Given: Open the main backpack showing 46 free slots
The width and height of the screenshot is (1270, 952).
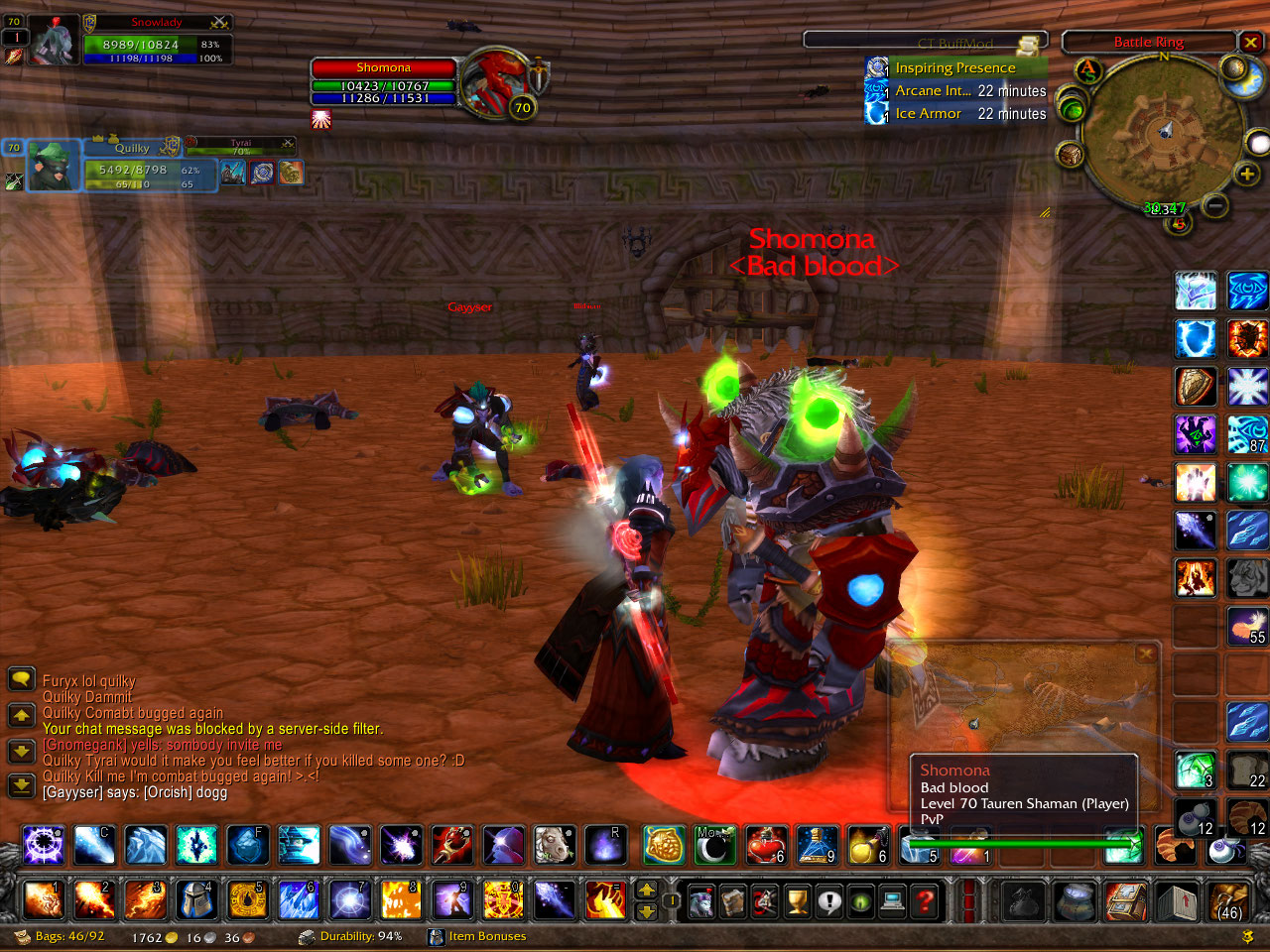Looking at the screenshot, I should (1228, 900).
